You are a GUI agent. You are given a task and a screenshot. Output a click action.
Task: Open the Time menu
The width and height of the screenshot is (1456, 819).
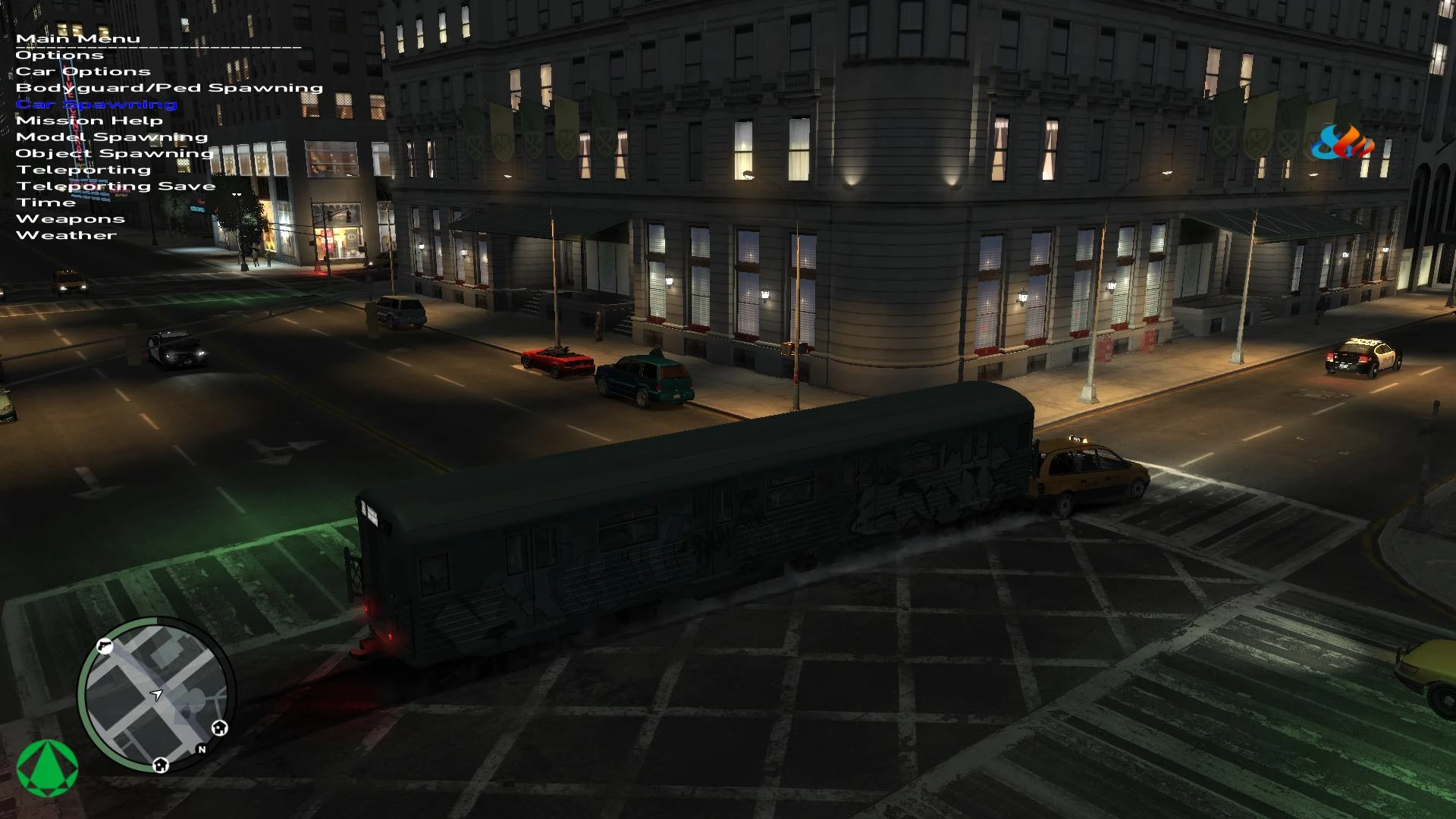[47, 202]
